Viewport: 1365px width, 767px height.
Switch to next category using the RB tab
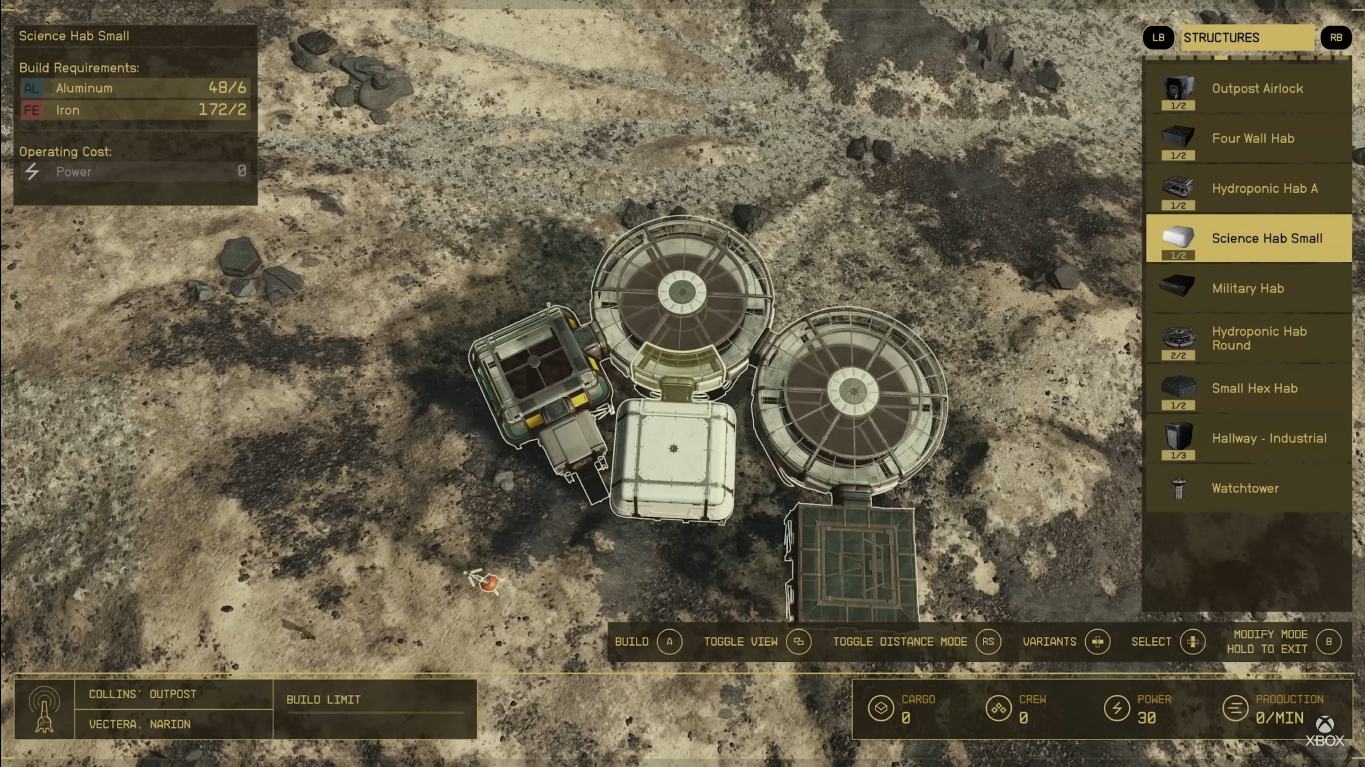pos(1337,37)
